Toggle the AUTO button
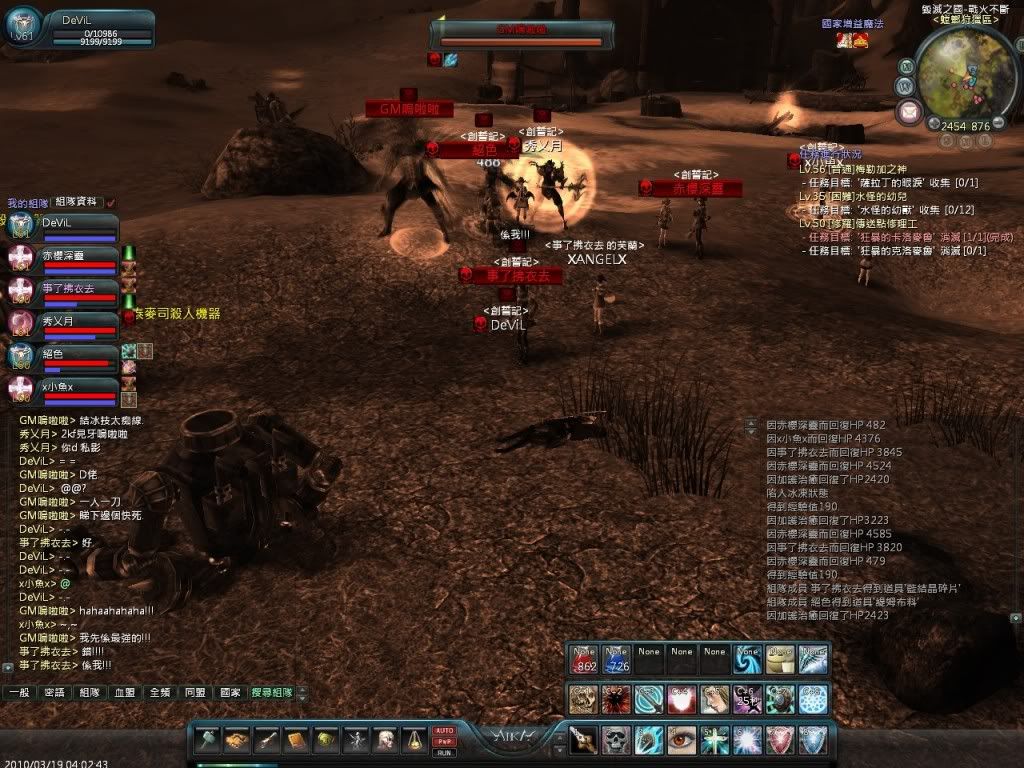Screen dimensions: 1024x768 pyautogui.click(x=445, y=731)
